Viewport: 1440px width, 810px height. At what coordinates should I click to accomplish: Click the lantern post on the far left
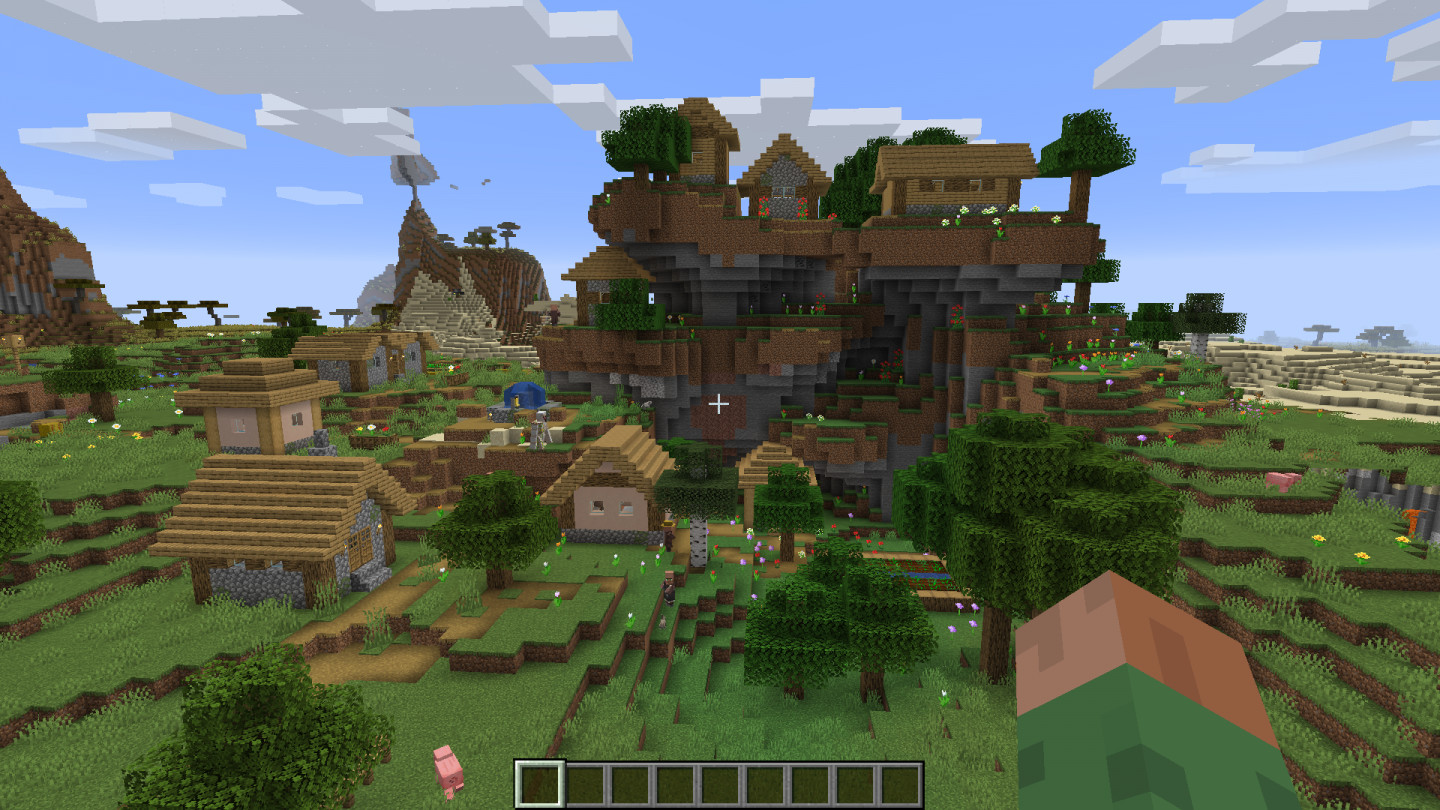pos(17,340)
